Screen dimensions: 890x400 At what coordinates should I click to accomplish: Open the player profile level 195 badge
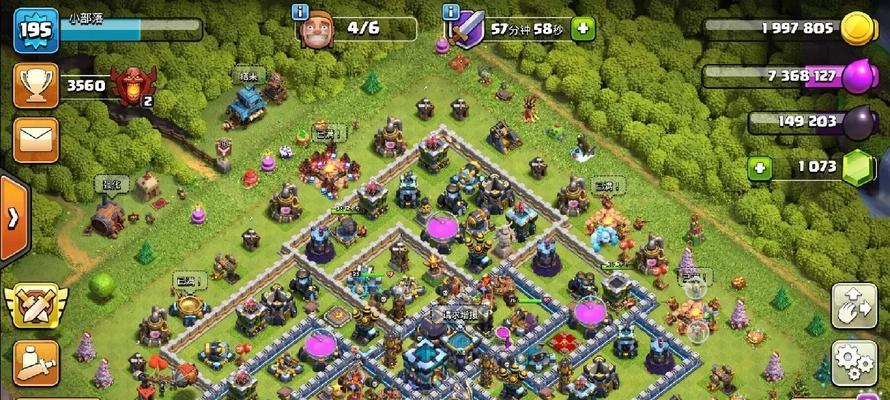tap(34, 30)
